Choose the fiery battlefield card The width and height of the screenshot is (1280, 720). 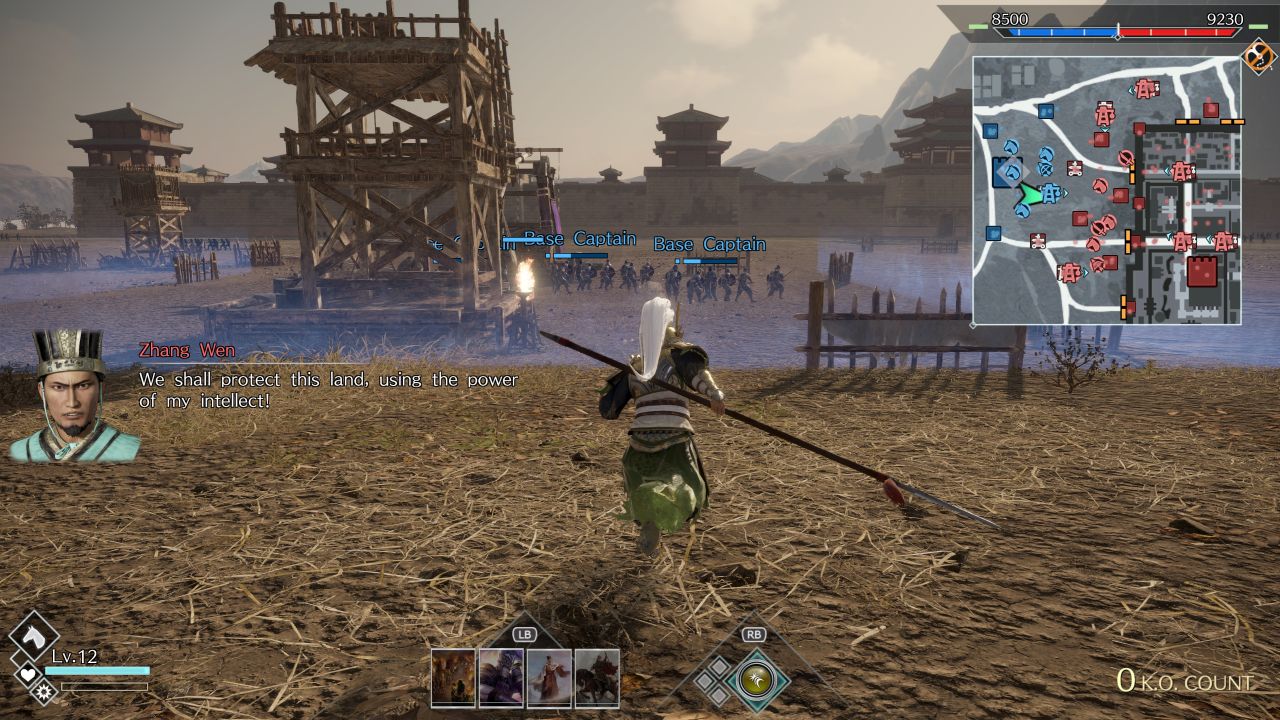point(453,678)
